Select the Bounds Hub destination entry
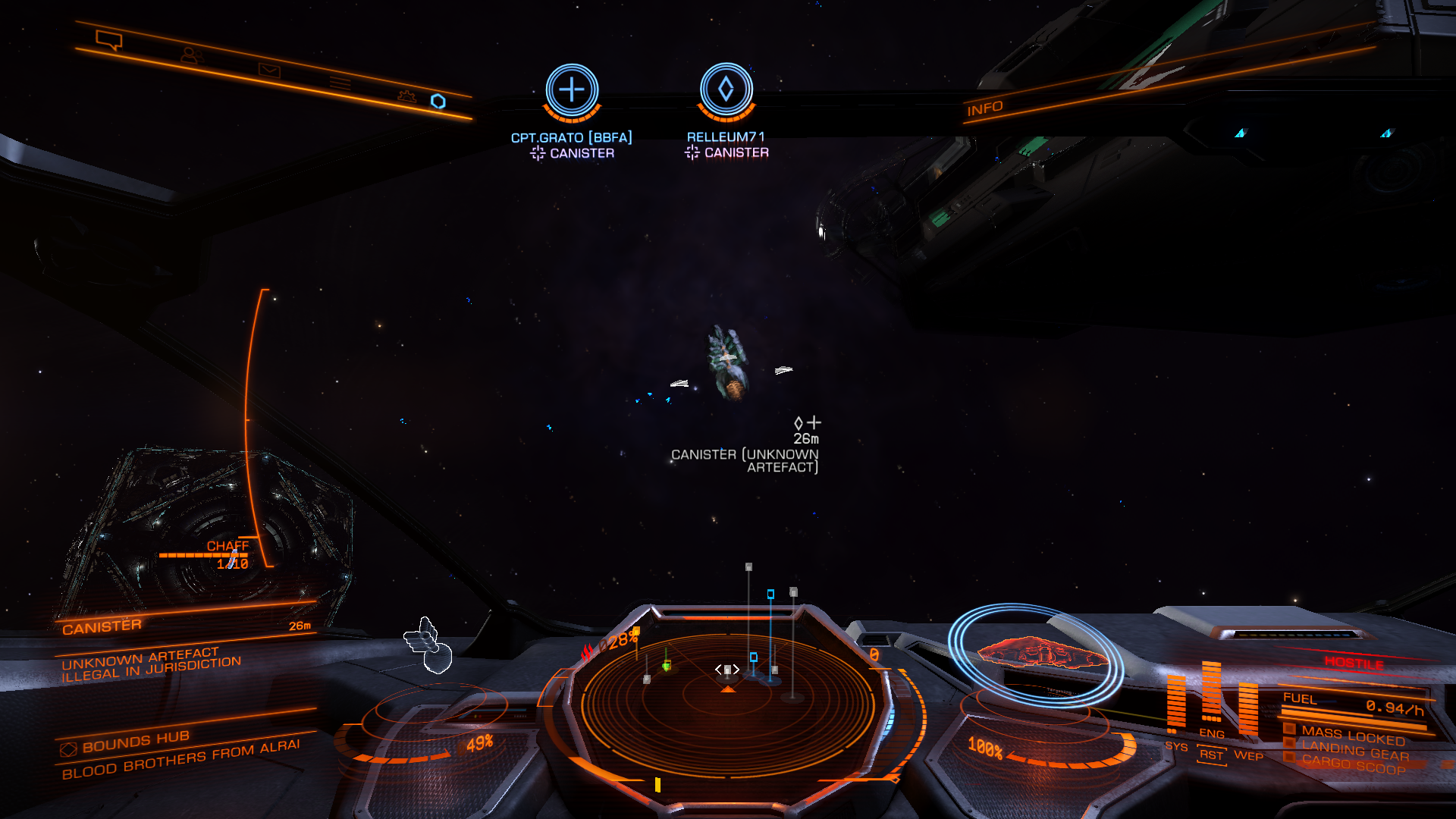Viewport: 1456px width, 819px height. (136, 741)
